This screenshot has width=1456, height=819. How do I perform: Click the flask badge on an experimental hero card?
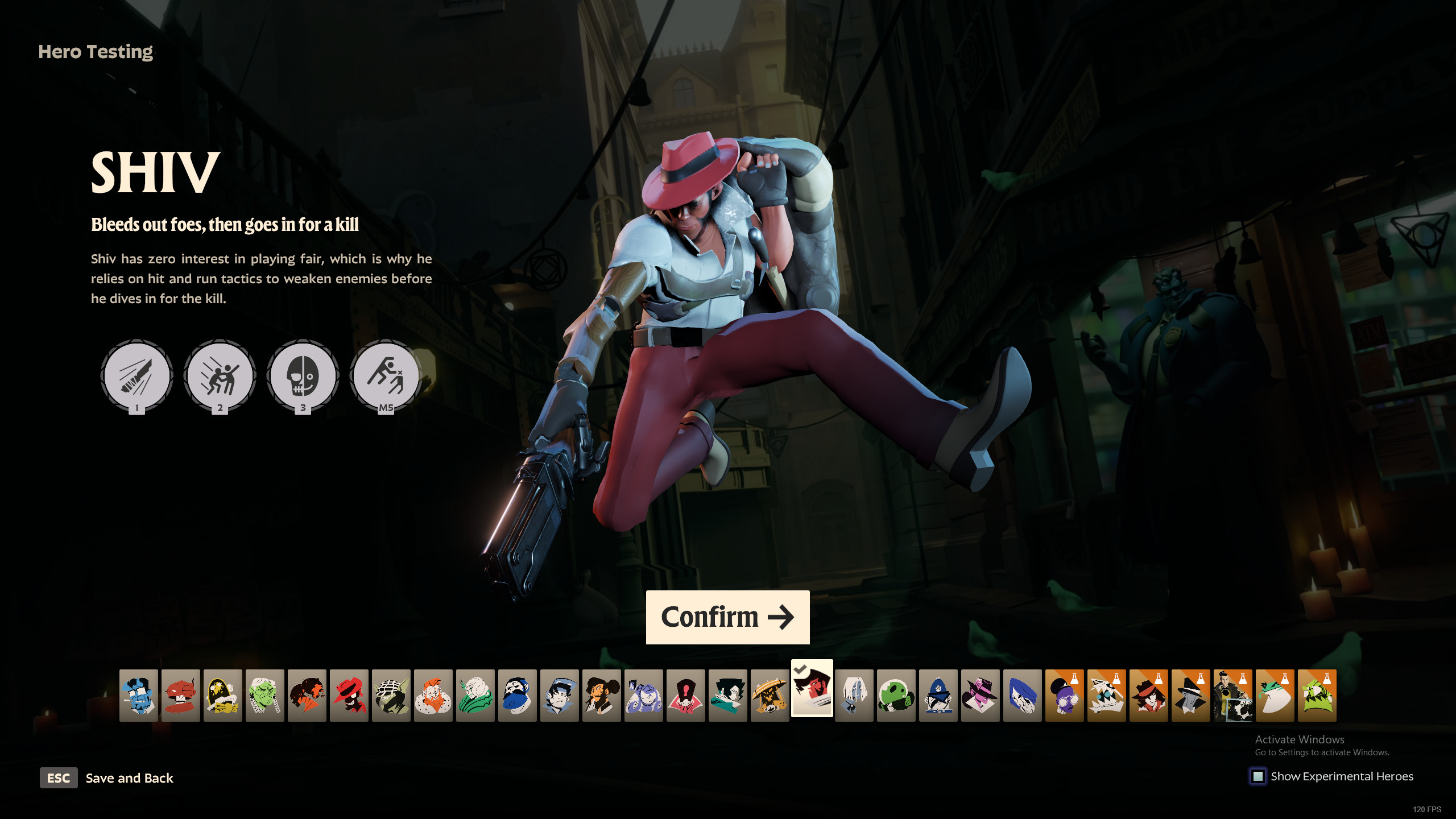point(1075,680)
